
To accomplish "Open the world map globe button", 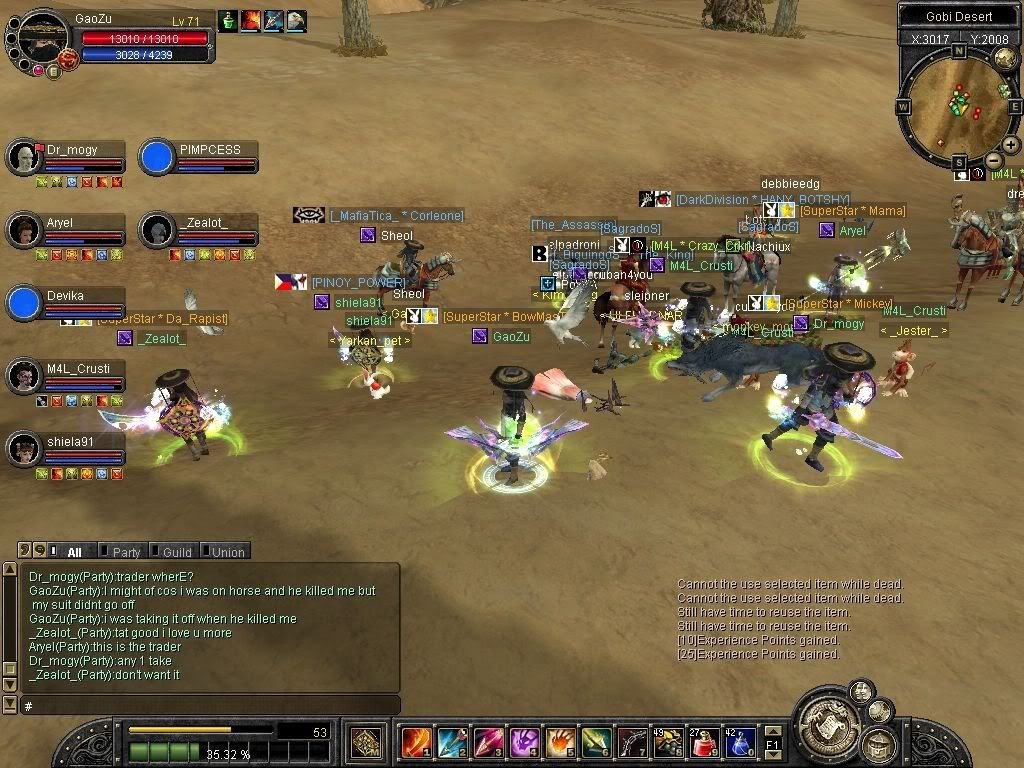I will pyautogui.click(x=1004, y=58).
